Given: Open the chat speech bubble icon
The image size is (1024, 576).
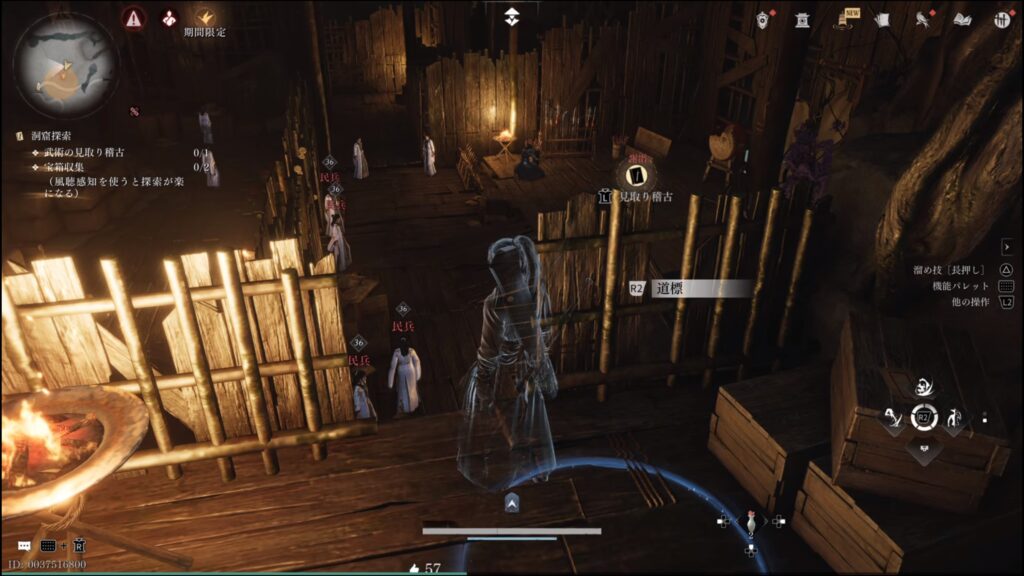Looking at the screenshot, I should click(24, 546).
